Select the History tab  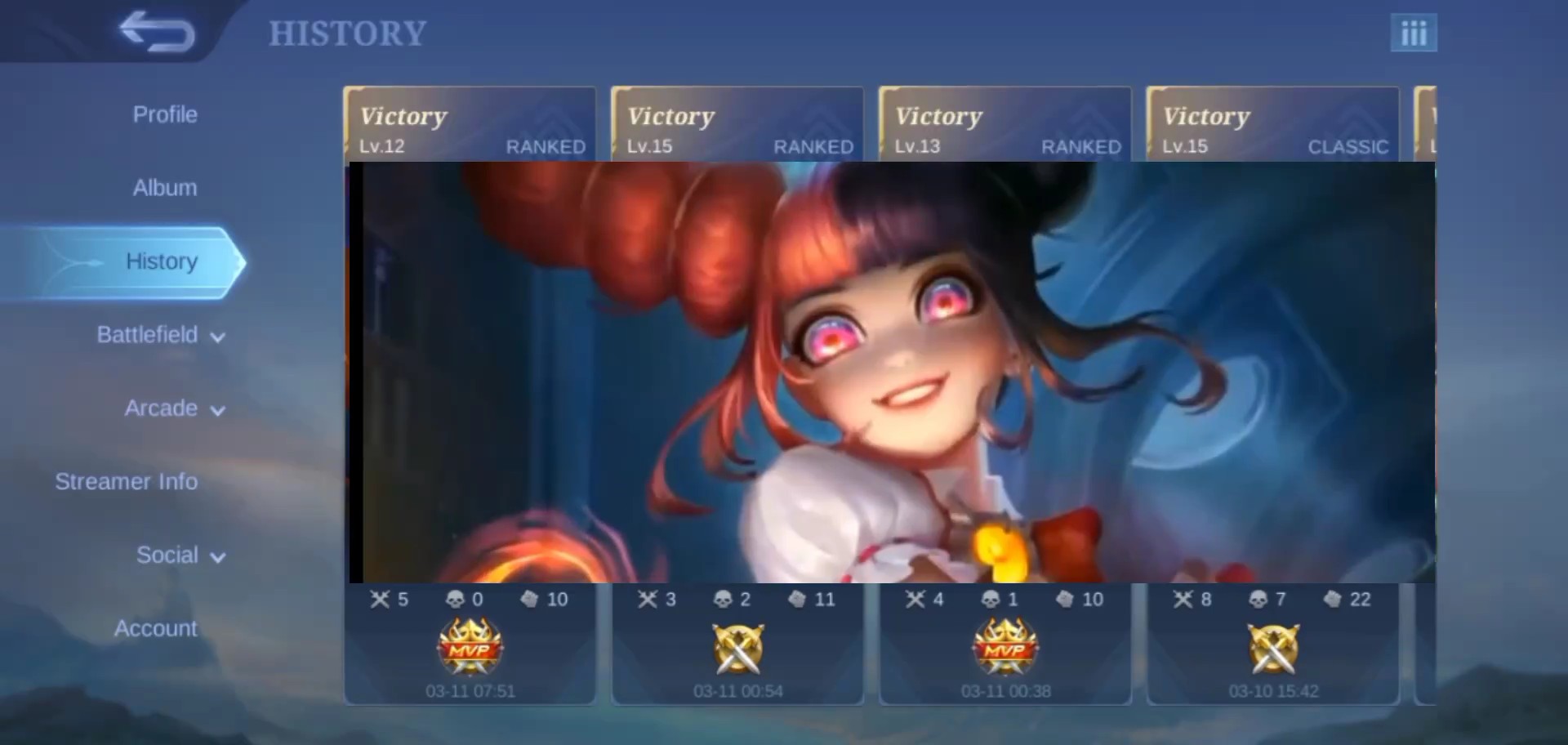162,261
